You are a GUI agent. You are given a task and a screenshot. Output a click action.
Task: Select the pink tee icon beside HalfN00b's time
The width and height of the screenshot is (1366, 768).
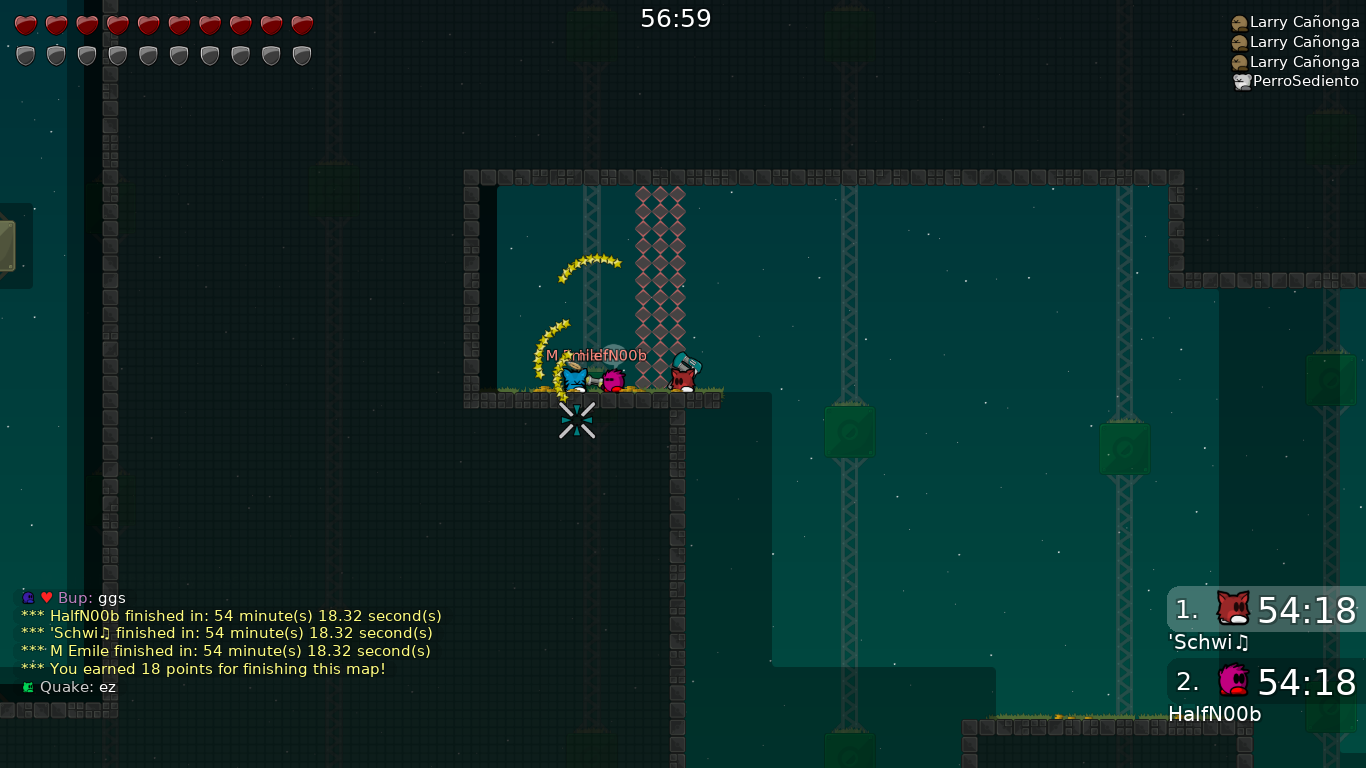pyautogui.click(x=1232, y=680)
